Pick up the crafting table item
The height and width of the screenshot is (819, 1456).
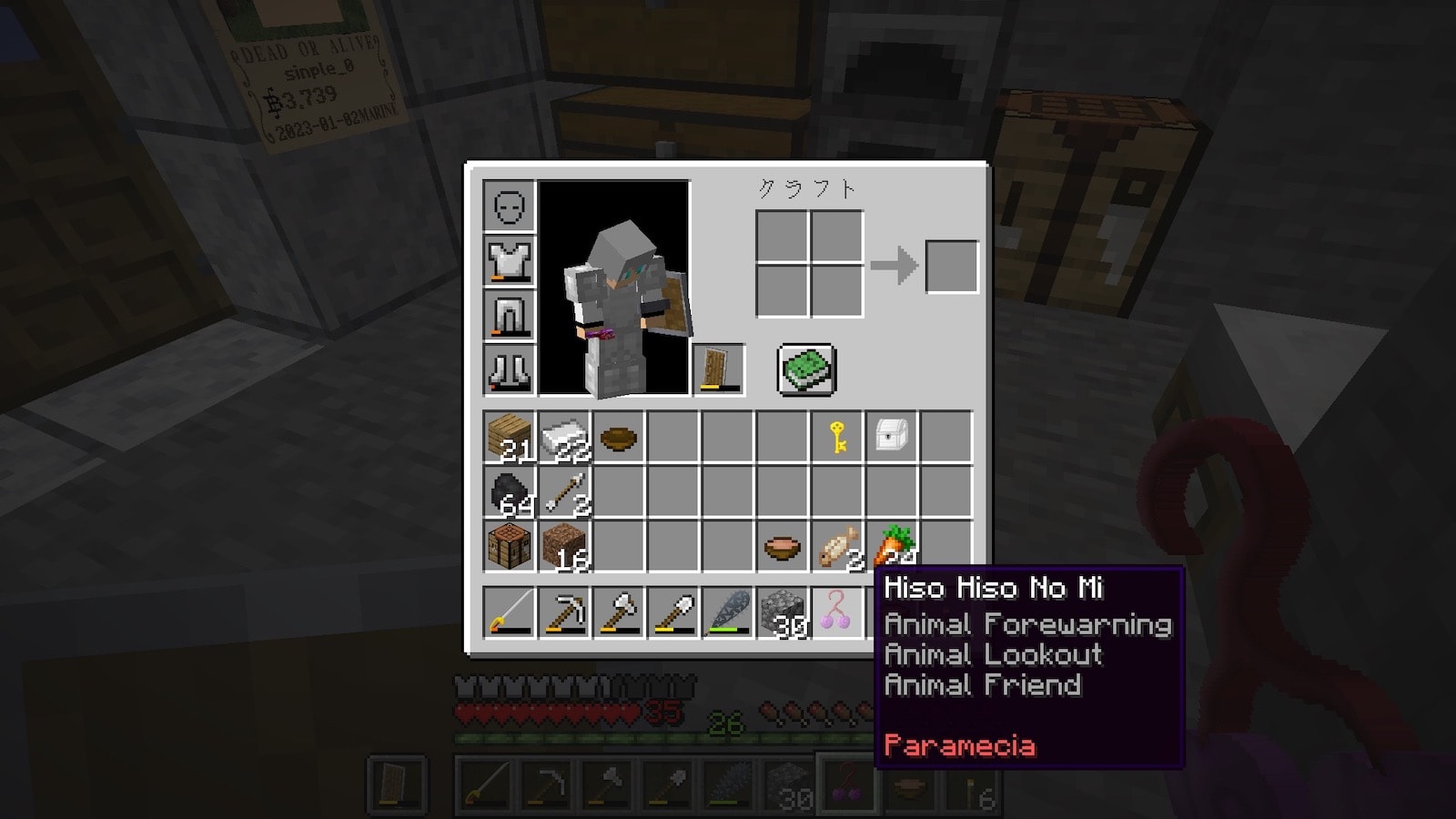tap(510, 547)
